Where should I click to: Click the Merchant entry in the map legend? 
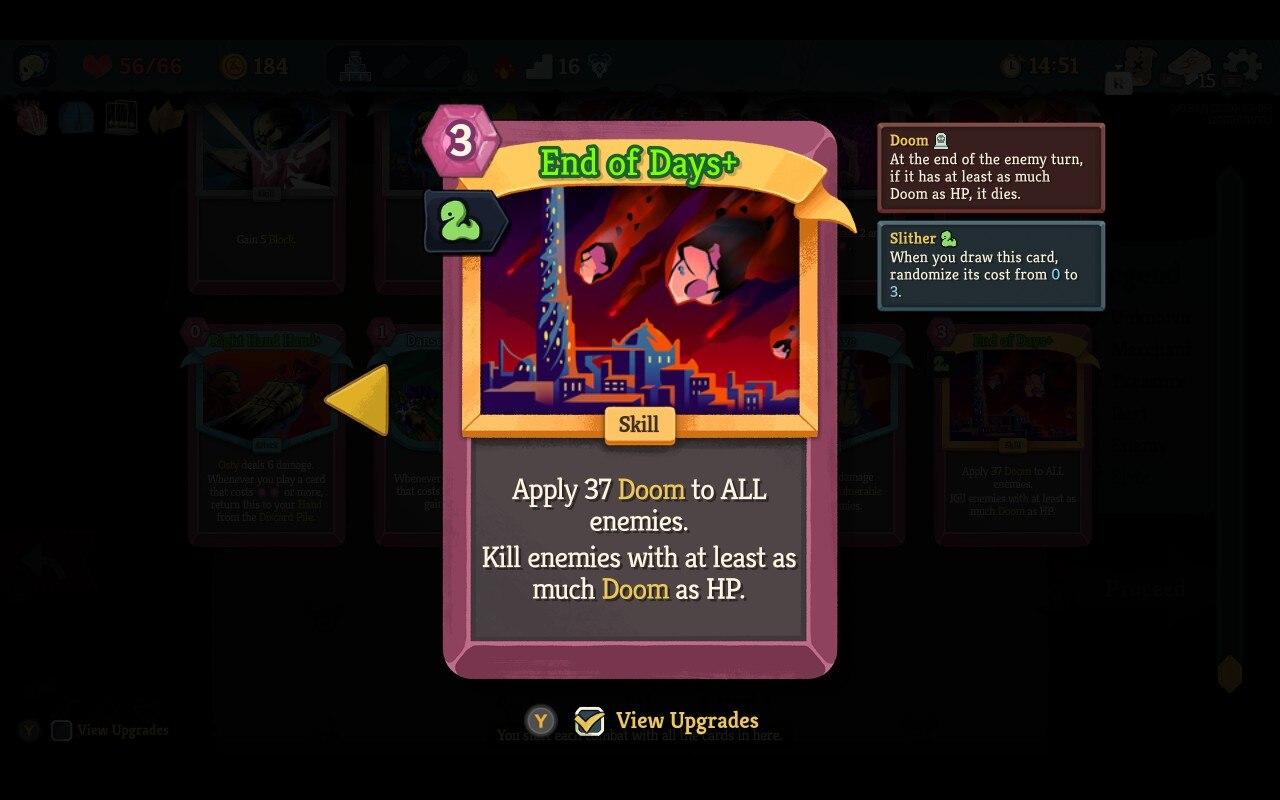(1152, 348)
